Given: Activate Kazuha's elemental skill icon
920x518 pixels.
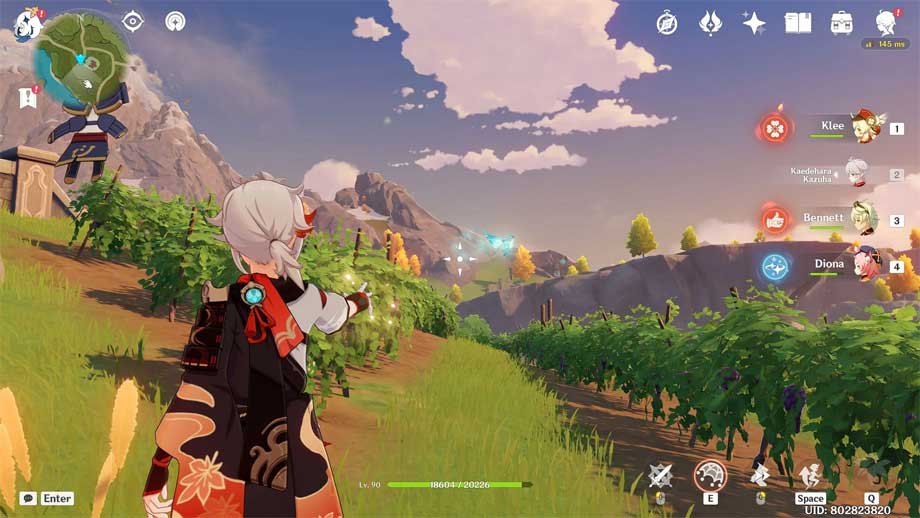Looking at the screenshot, I should 710,475.
